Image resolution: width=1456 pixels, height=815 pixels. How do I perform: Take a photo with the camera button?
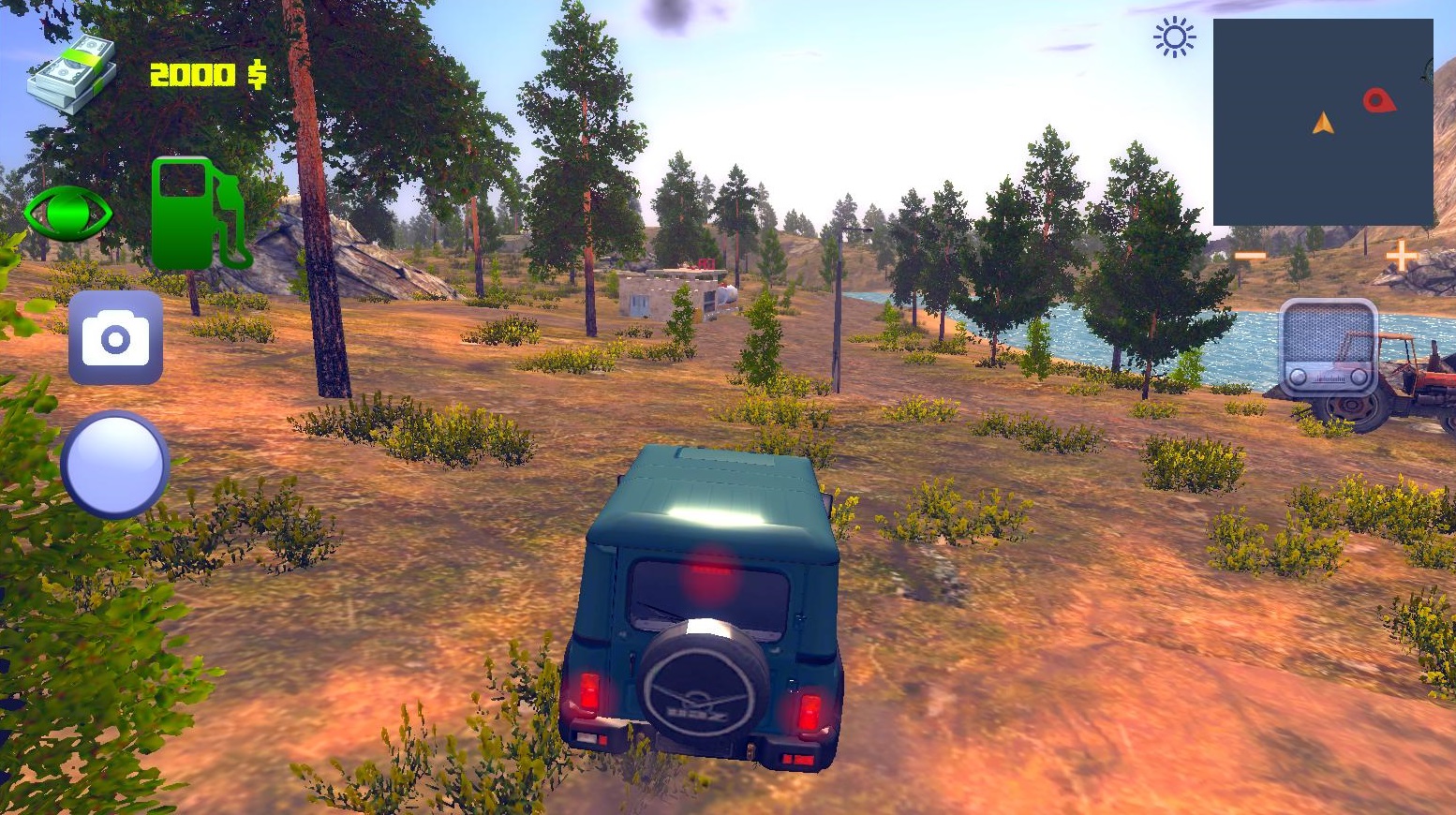tap(115, 338)
